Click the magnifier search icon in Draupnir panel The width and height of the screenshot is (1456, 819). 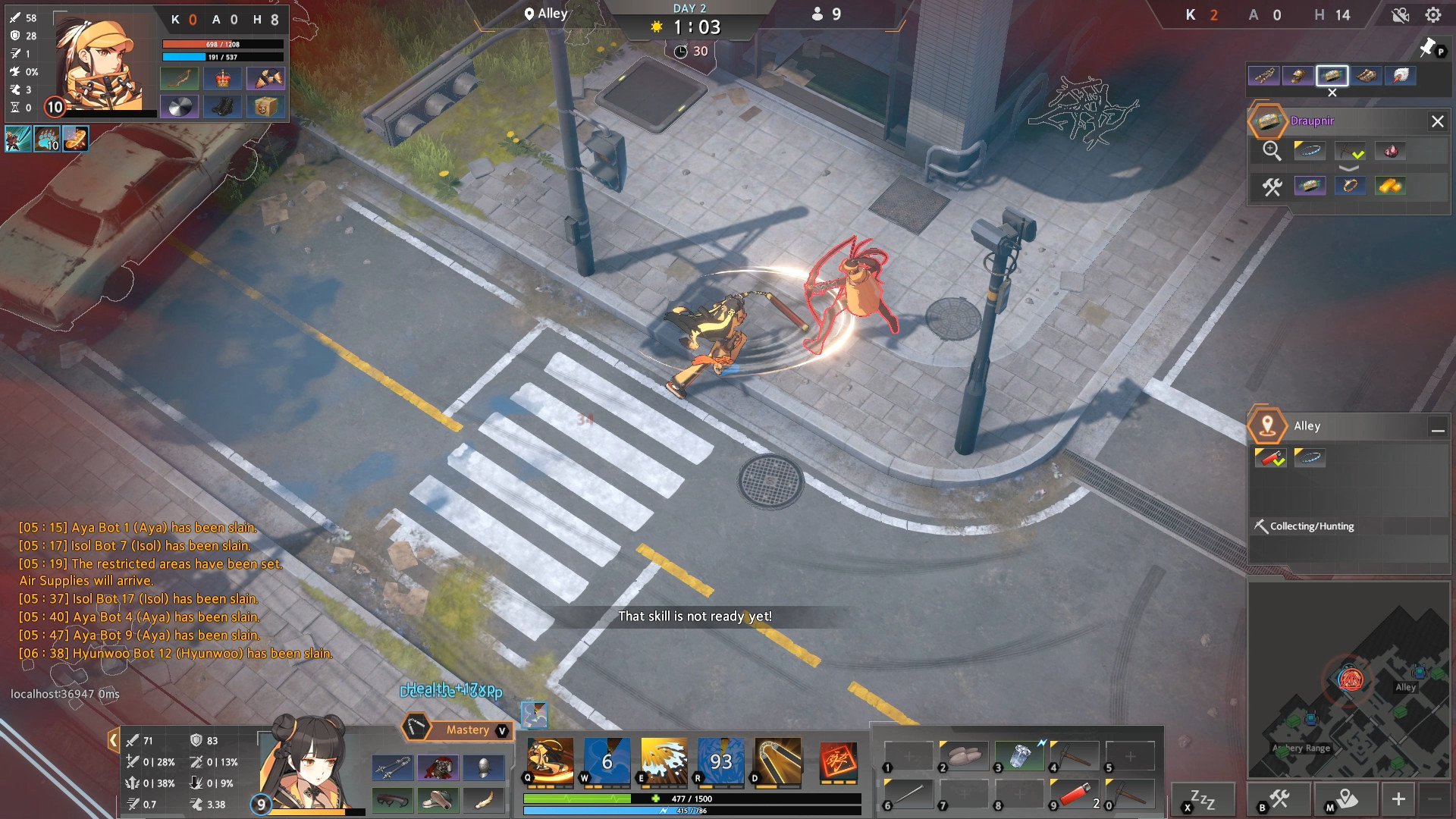(x=1272, y=151)
